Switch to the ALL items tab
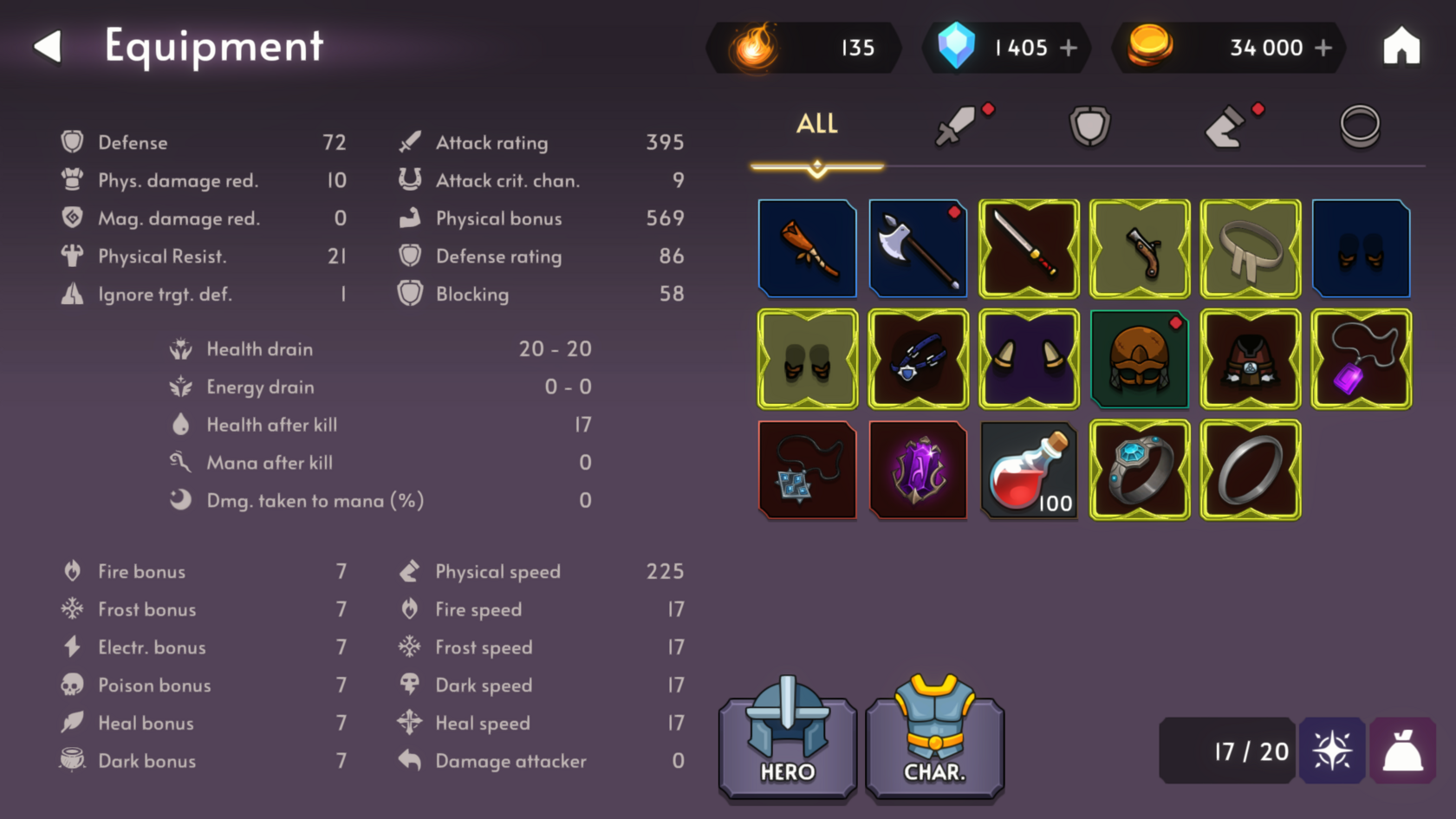 (x=816, y=125)
